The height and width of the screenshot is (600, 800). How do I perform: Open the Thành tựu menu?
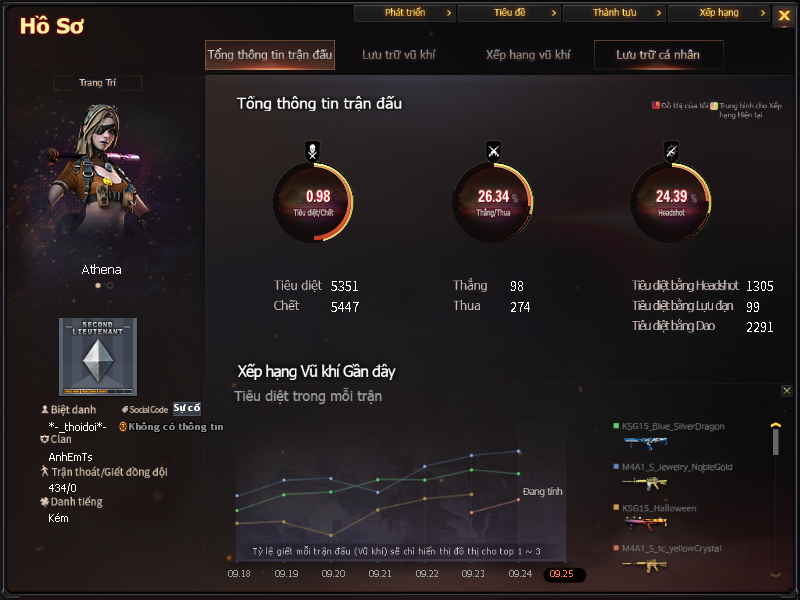614,13
